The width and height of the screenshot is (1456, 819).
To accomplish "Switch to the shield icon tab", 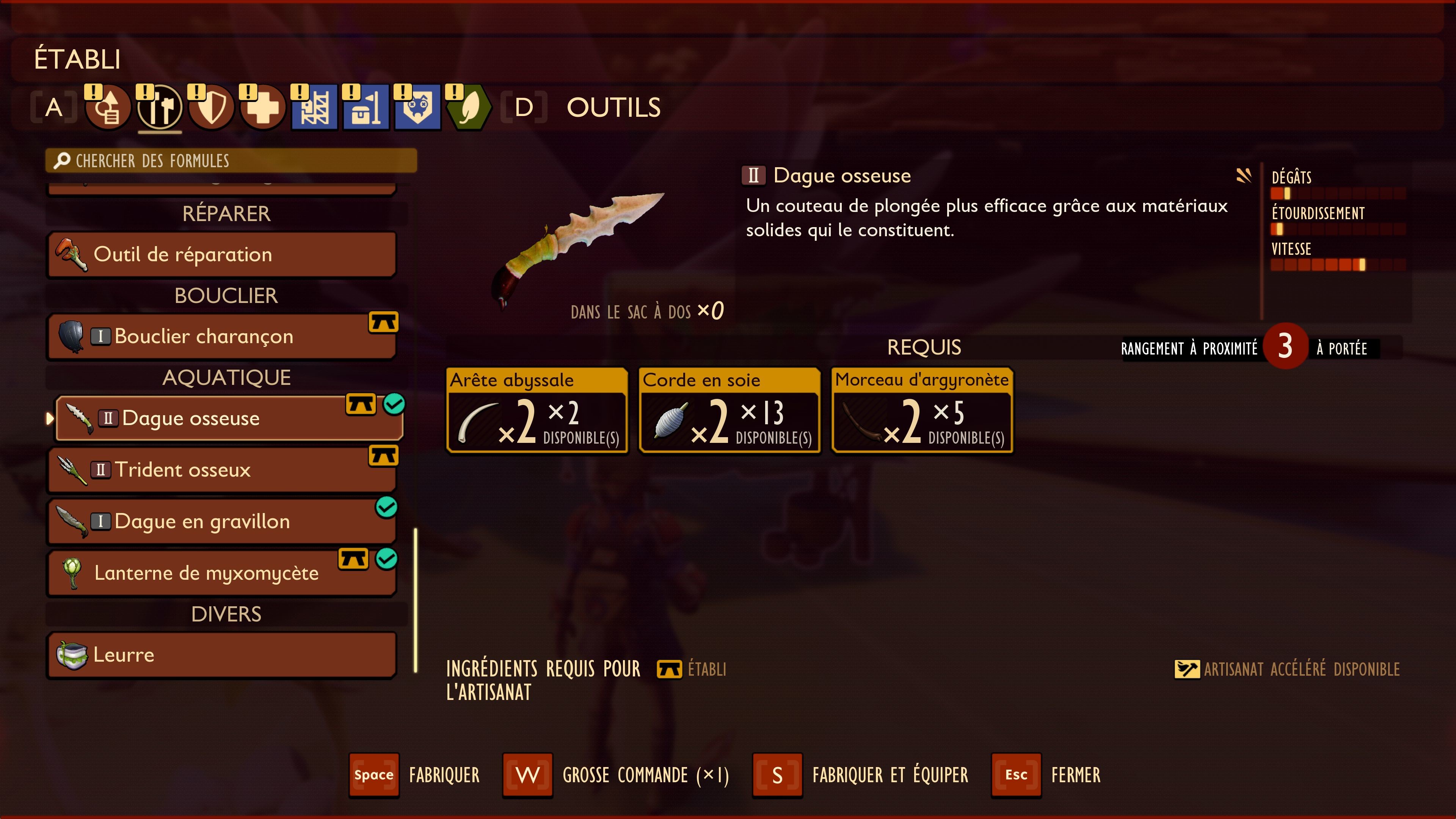I will 212,107.
